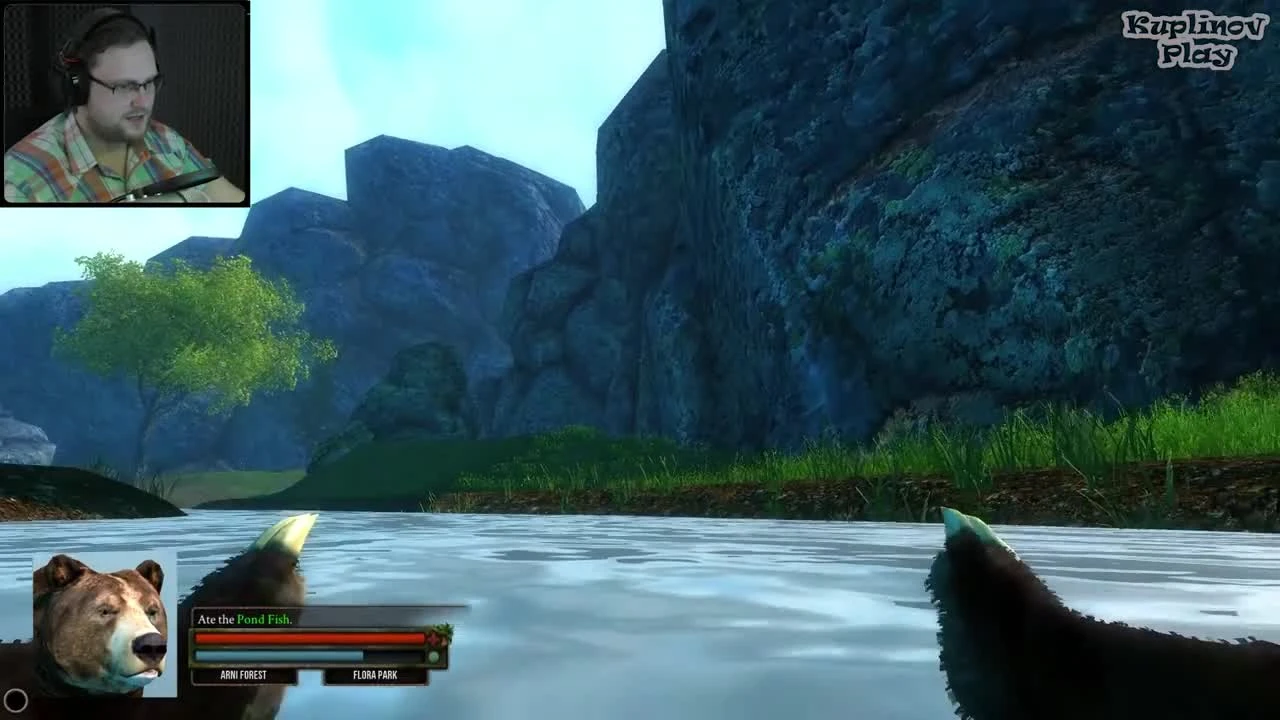Click the bear portrait in the HUD
Image resolution: width=1280 pixels, height=720 pixels.
tap(105, 625)
